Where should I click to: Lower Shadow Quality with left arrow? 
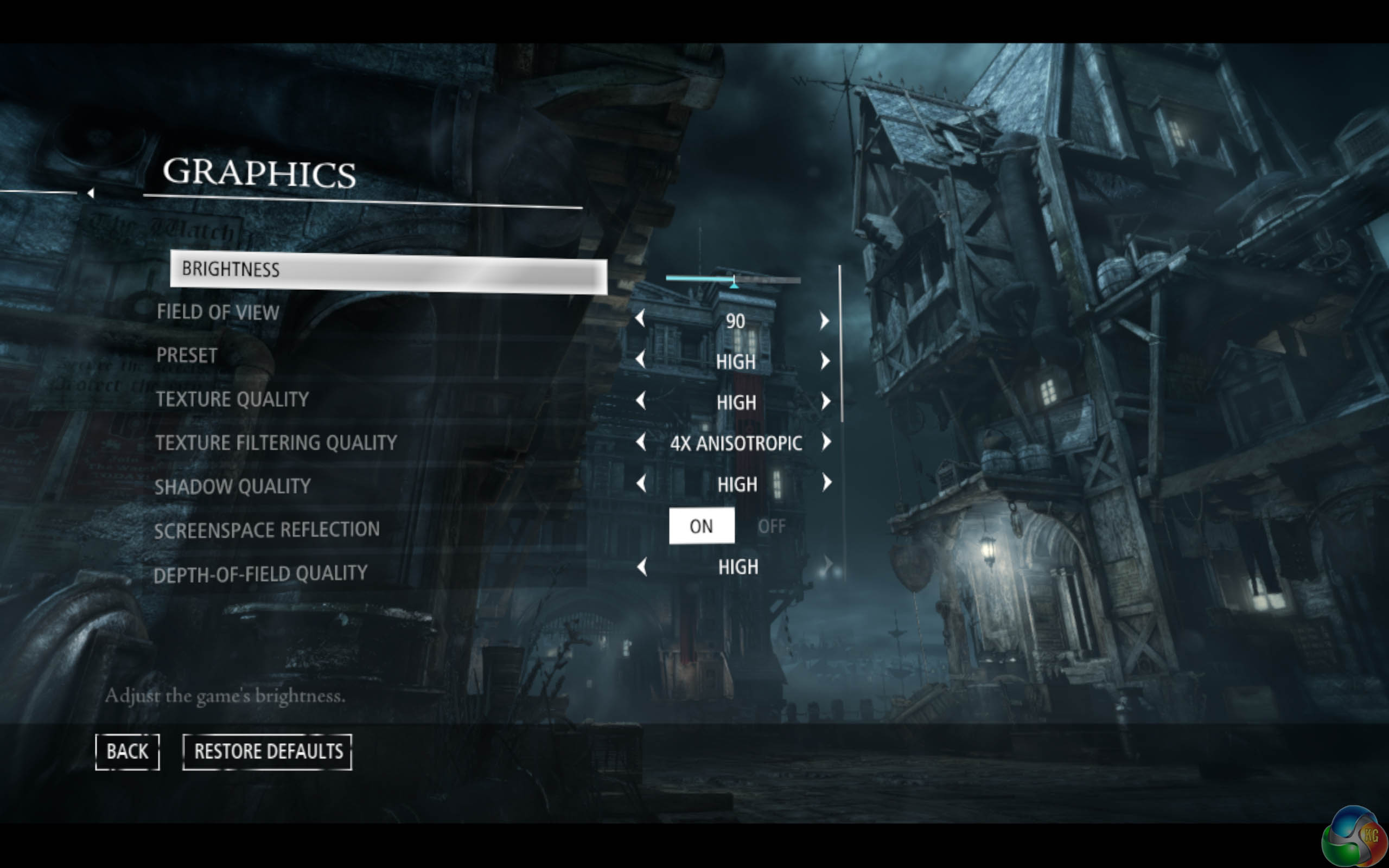(x=641, y=483)
